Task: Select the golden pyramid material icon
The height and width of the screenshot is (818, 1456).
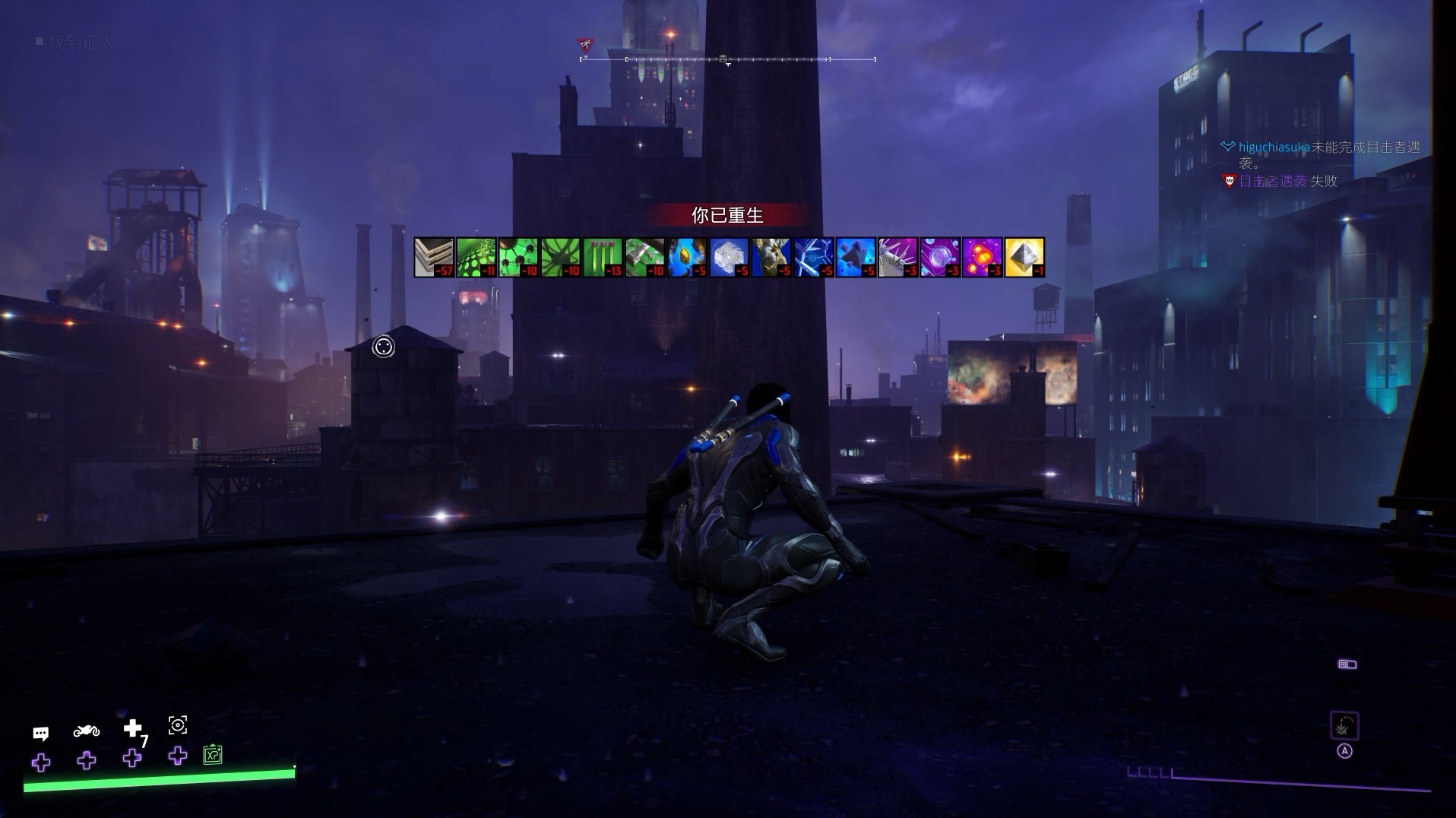Action: tap(1024, 257)
